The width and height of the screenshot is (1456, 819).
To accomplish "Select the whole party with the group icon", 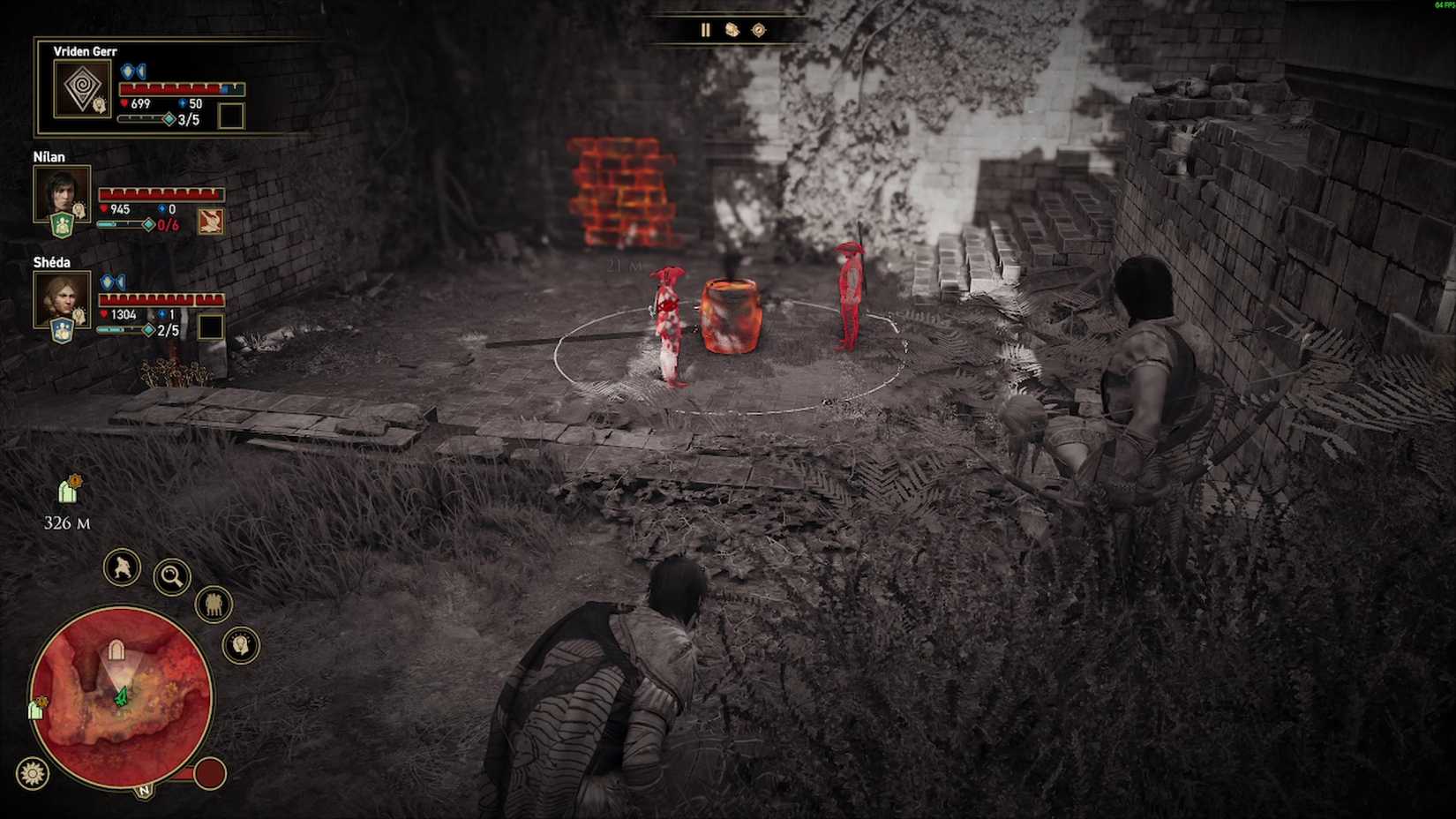I will click(213, 605).
